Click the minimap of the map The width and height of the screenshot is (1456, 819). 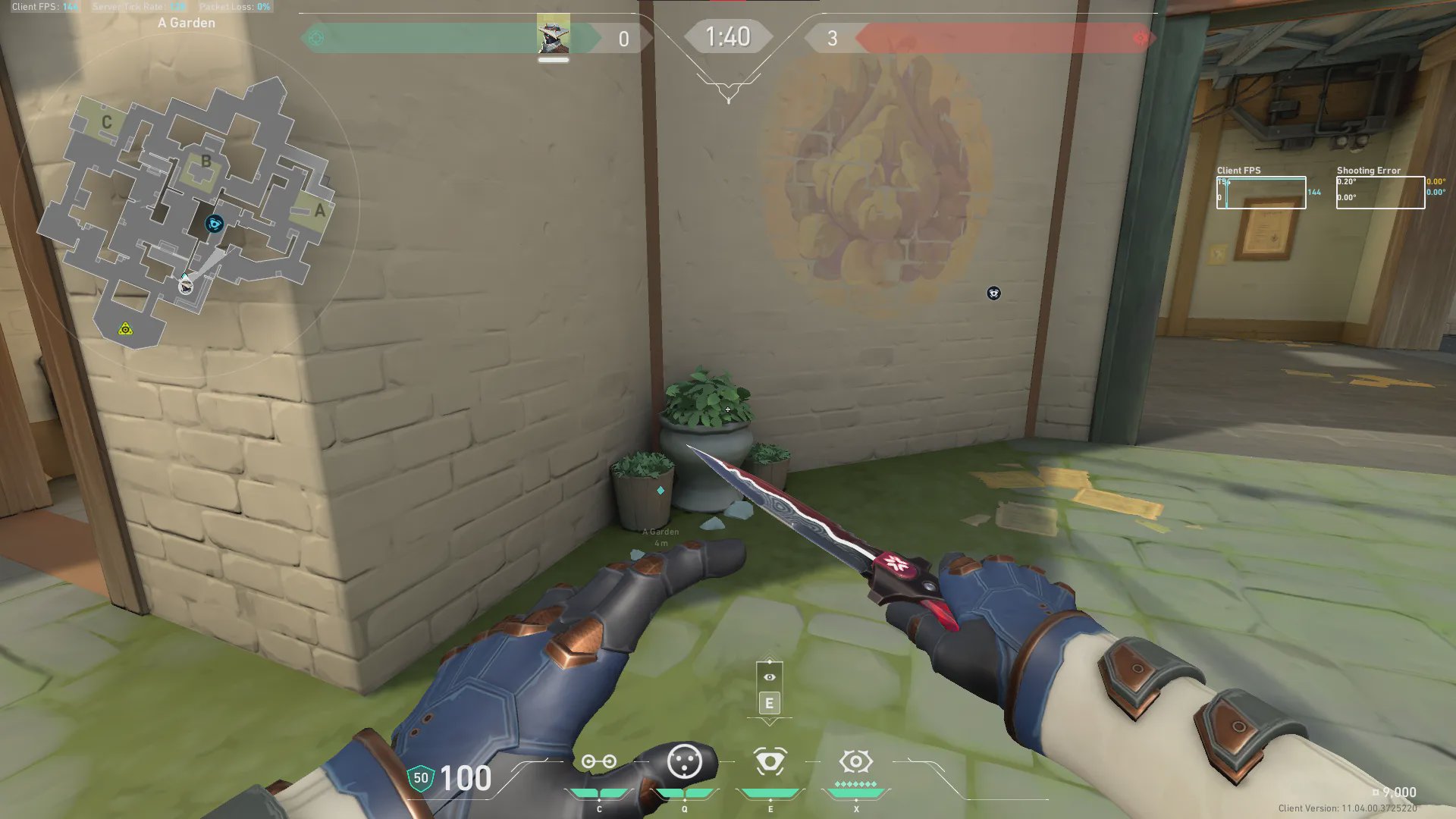(x=186, y=205)
